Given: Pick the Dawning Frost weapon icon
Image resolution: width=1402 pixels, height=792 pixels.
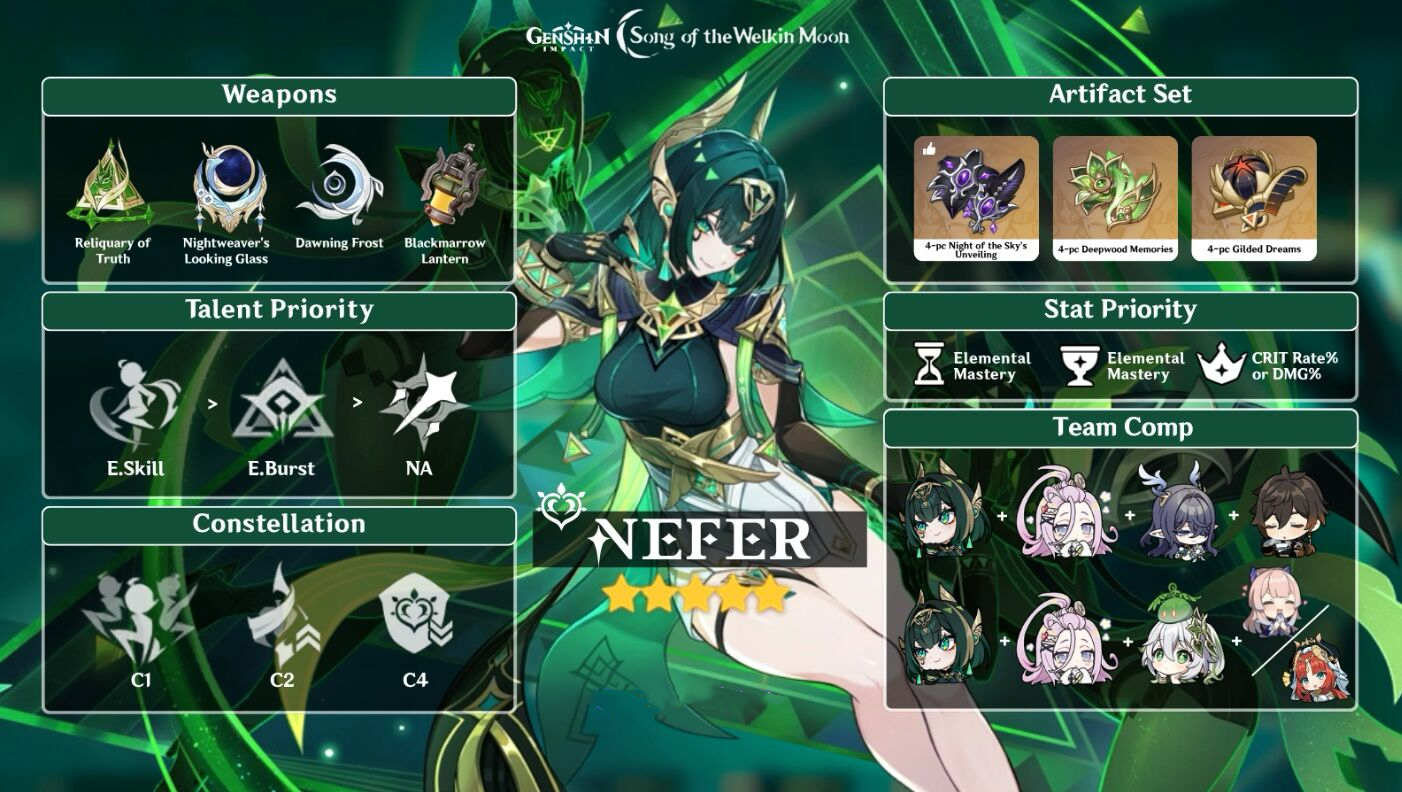Looking at the screenshot, I should tap(338, 187).
